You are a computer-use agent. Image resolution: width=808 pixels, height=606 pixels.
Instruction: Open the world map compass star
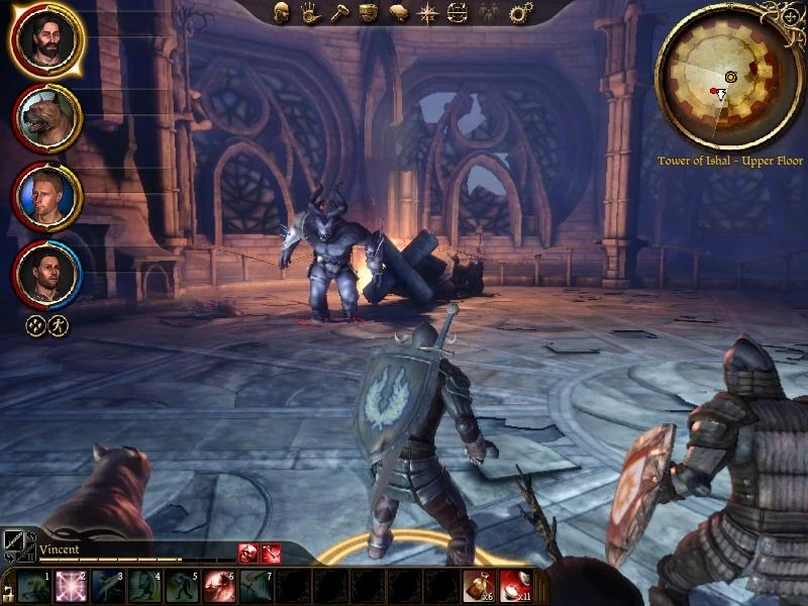click(428, 13)
